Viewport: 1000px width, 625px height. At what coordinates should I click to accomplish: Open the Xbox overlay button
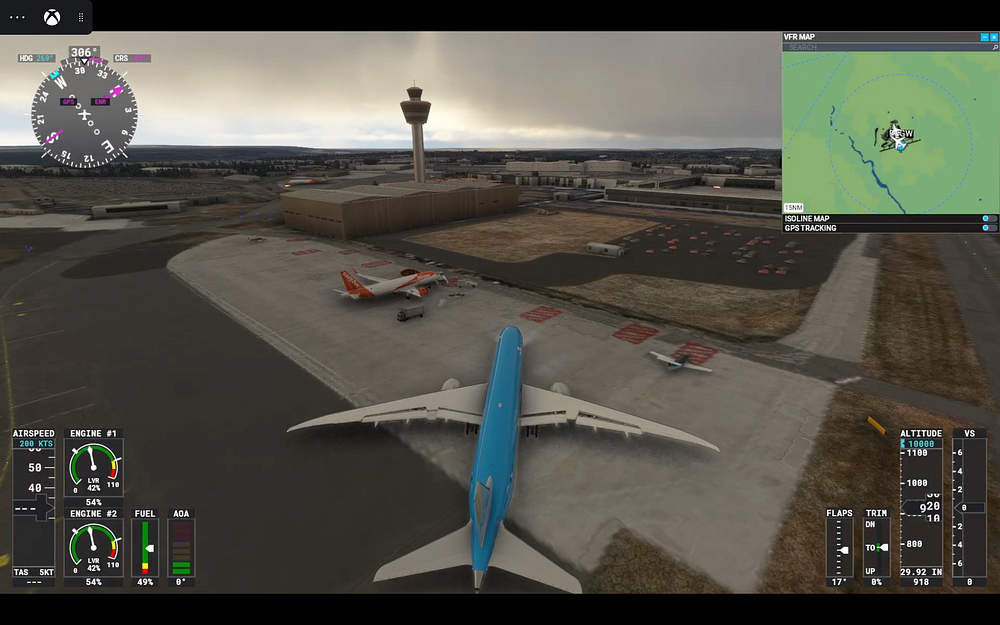coord(52,17)
